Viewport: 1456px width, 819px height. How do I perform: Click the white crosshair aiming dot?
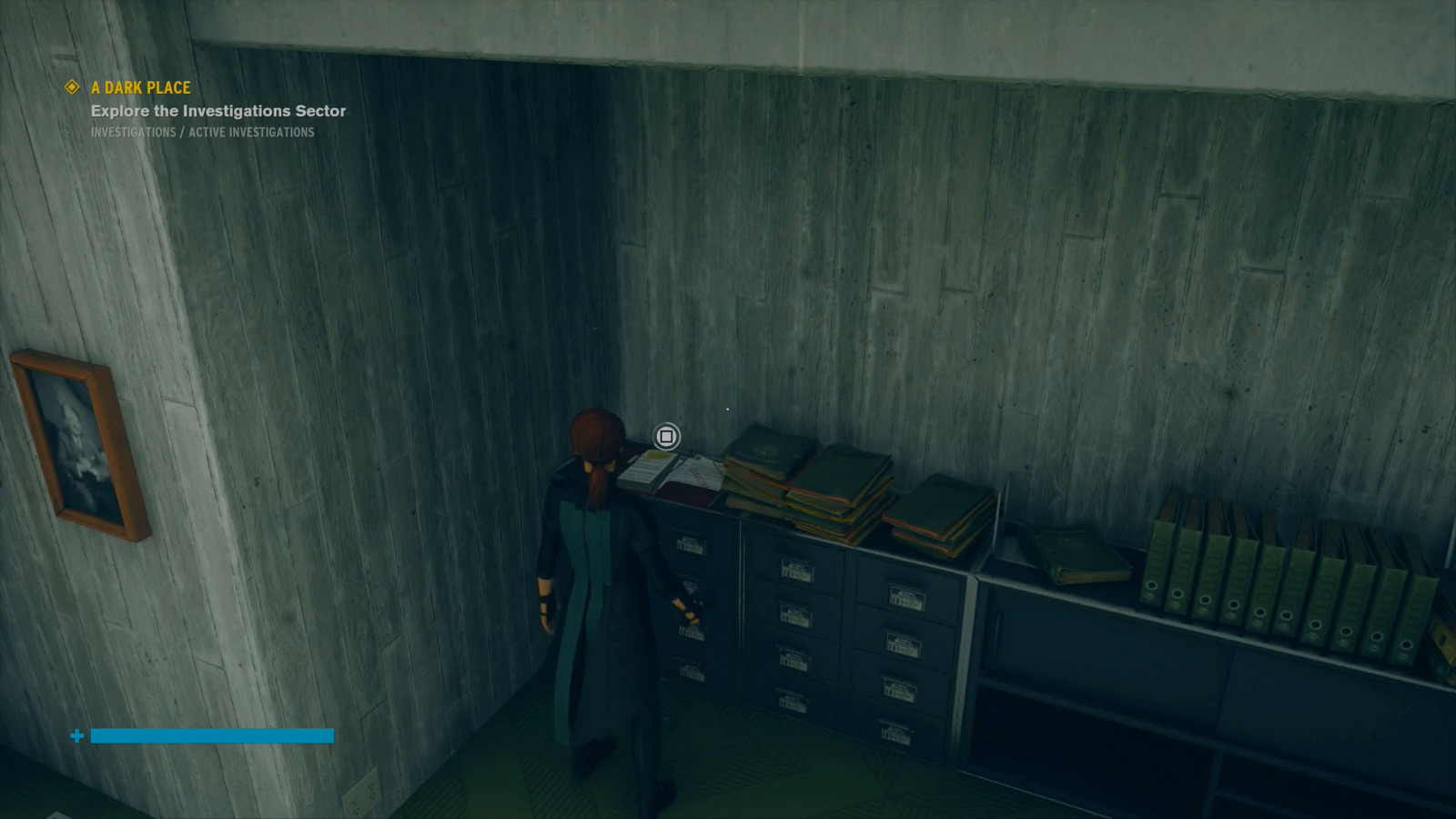728,409
